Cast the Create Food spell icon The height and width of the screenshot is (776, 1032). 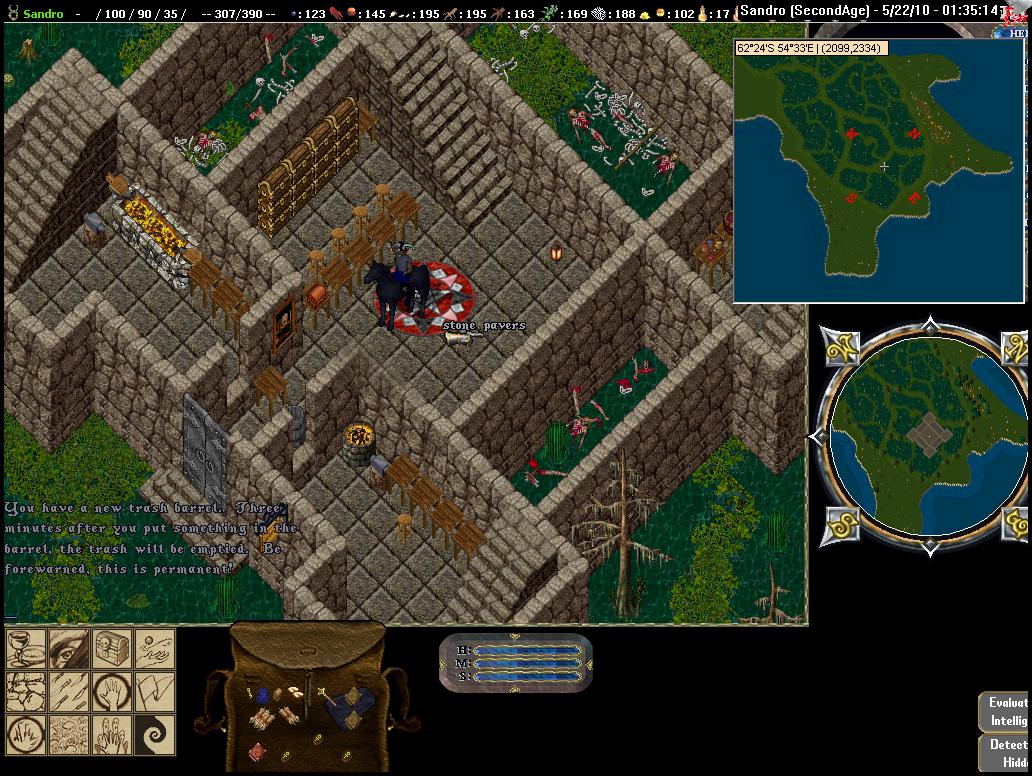coord(26,649)
